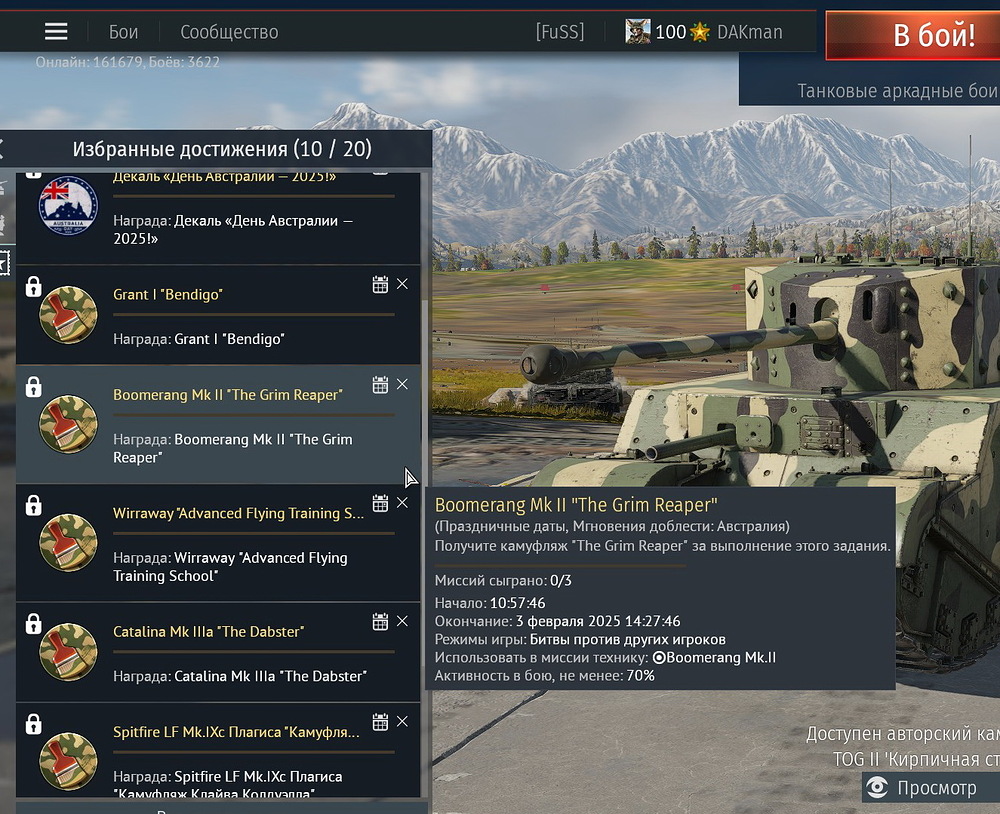Screen dimensions: 1000x814
Task: Open the Сообщество menu
Action: click(229, 32)
